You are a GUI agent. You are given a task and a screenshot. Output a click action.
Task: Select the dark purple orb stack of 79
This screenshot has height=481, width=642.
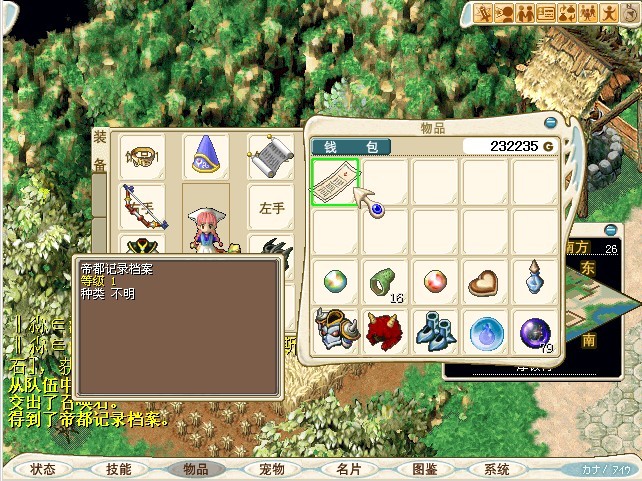(535, 331)
